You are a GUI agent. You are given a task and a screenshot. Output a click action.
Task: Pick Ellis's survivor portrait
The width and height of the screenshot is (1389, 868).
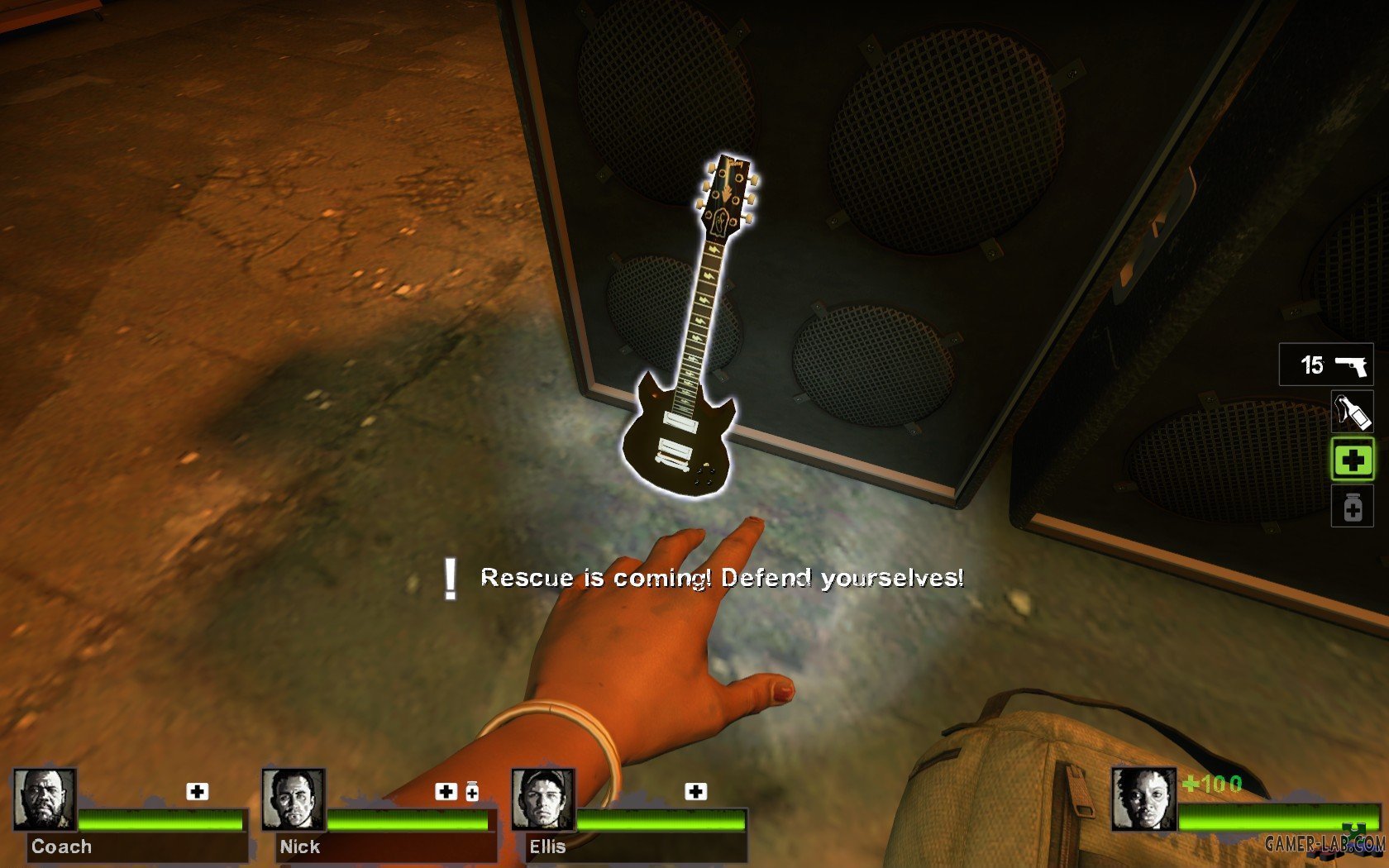pos(542,799)
